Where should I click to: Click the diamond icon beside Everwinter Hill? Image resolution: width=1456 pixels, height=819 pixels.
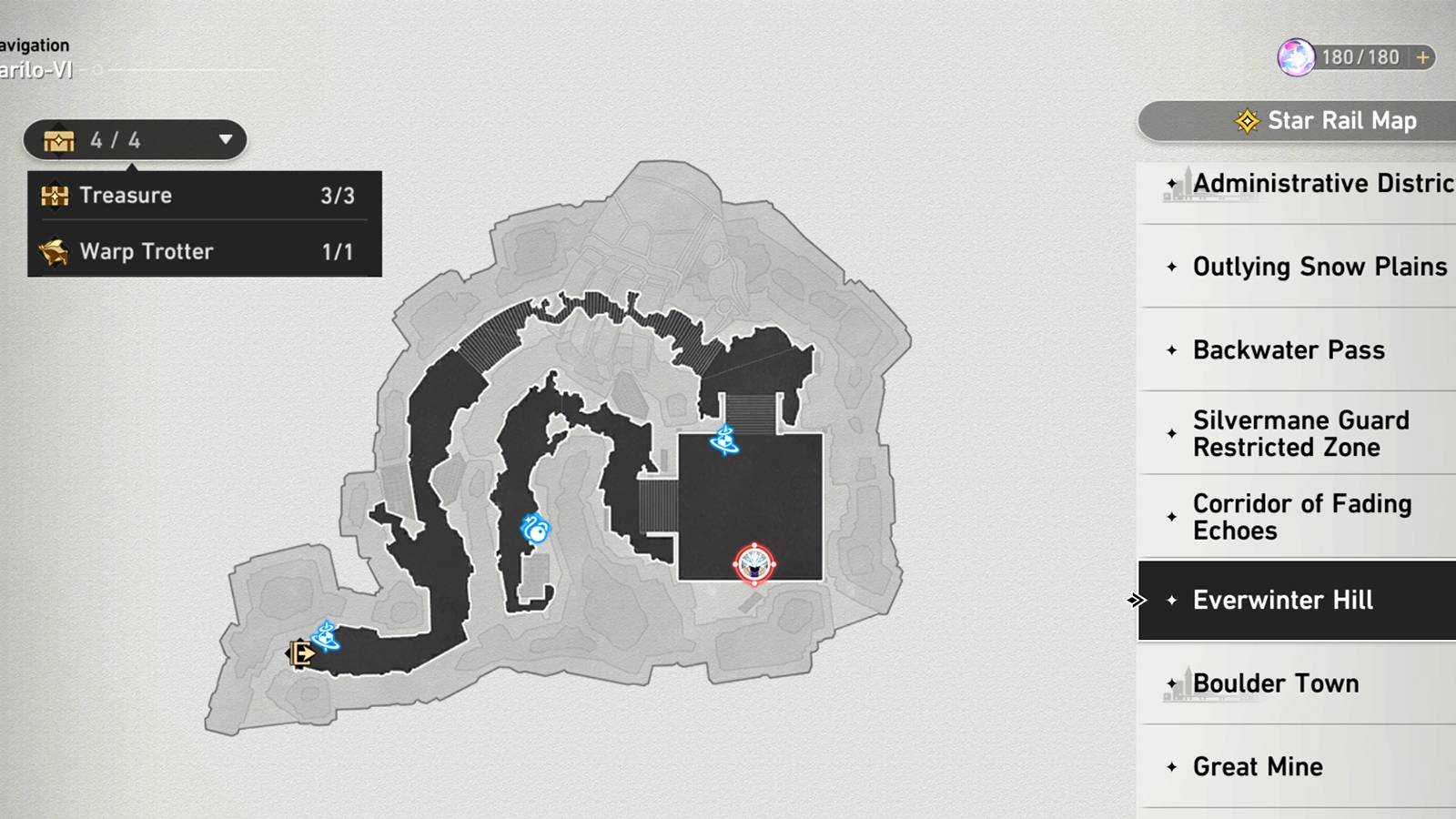(1170, 600)
